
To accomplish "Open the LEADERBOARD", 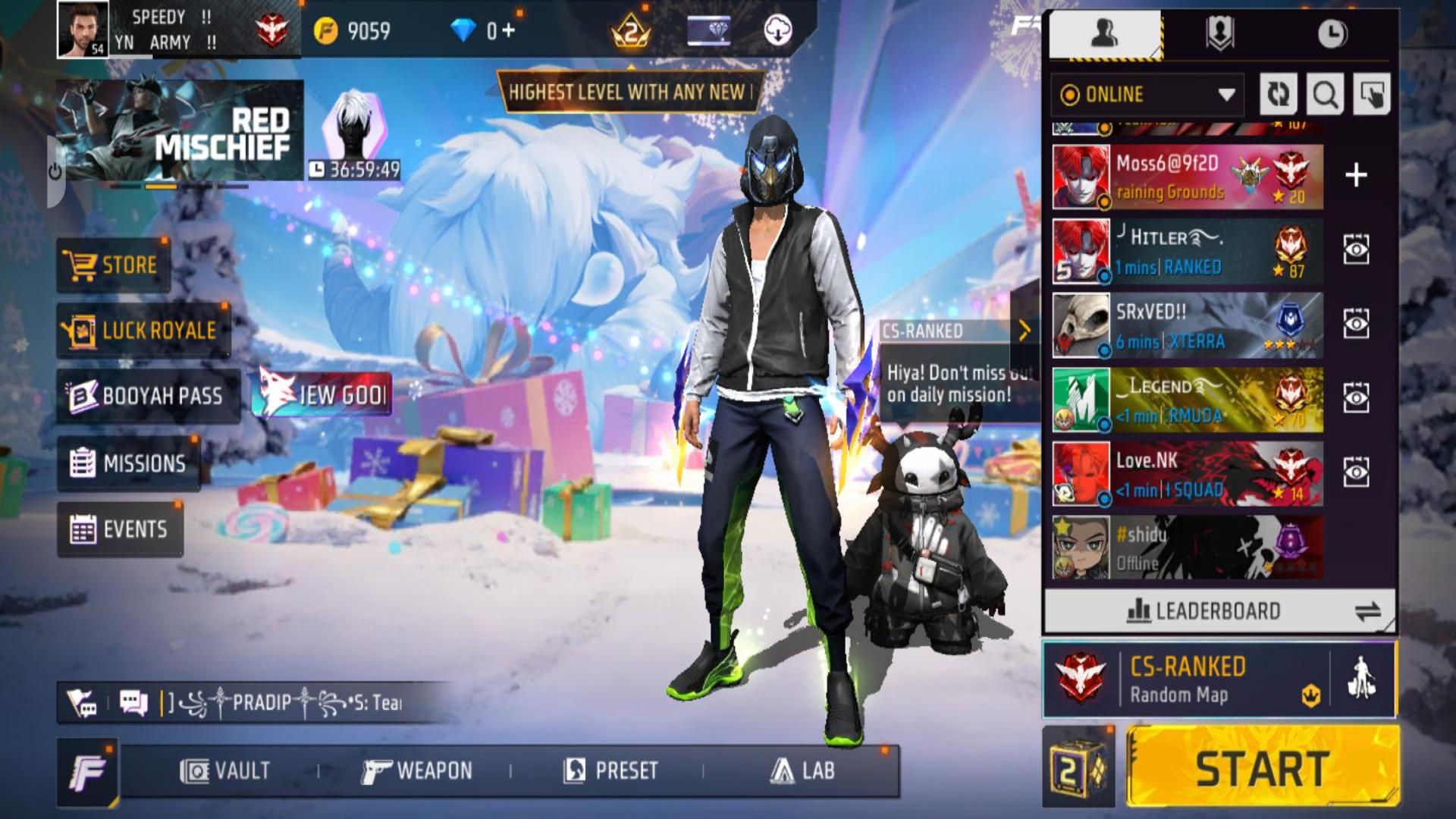I will 1206,609.
